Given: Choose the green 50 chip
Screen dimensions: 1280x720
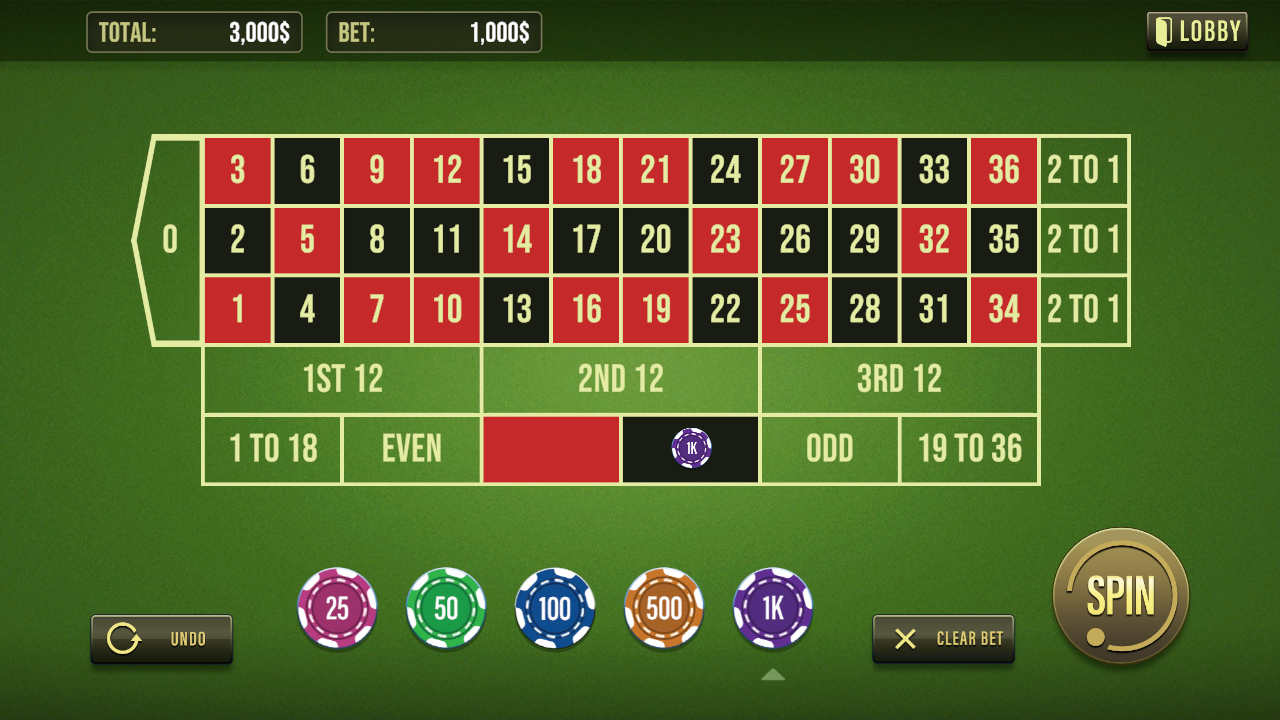Looking at the screenshot, I should coord(446,608).
